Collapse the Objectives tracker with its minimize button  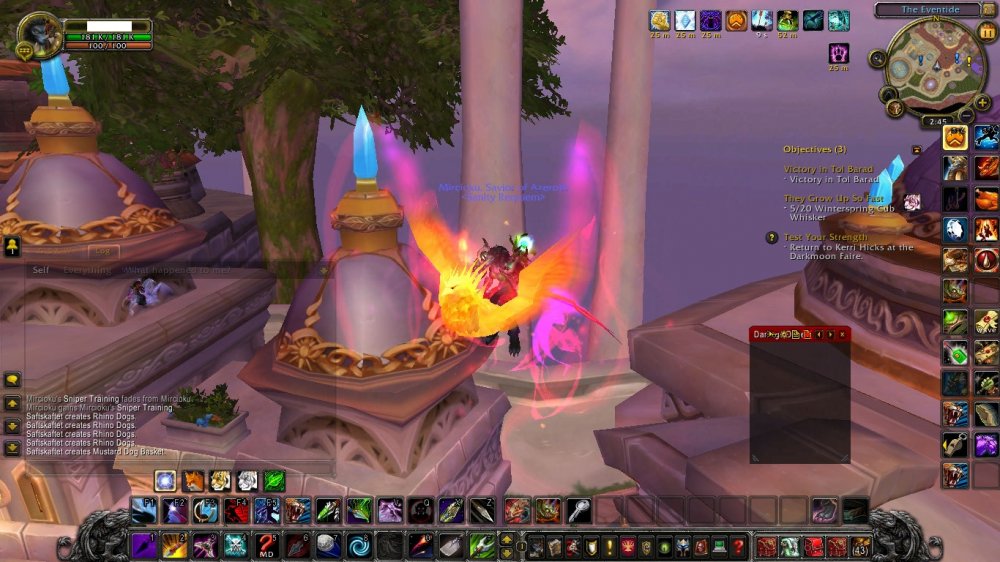coord(916,149)
